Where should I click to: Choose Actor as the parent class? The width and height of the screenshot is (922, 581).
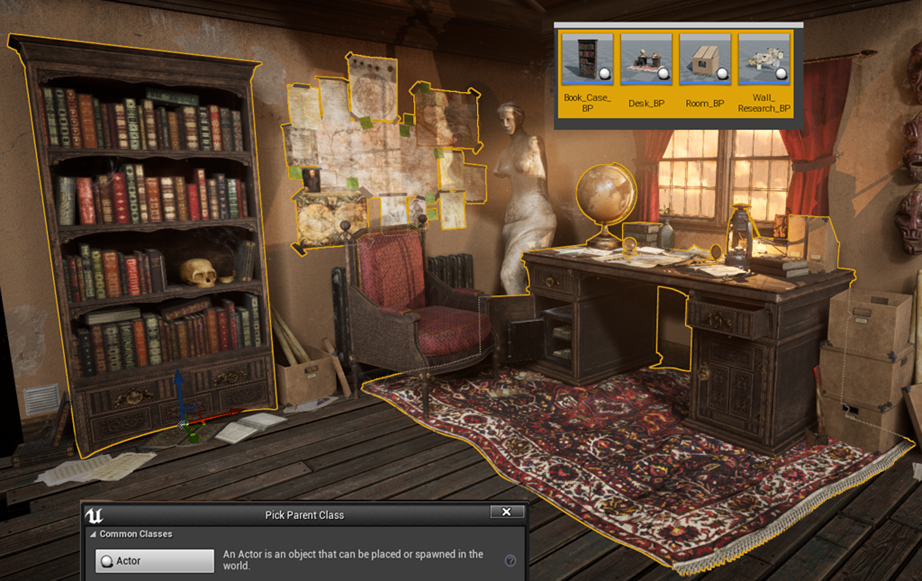pos(155,561)
